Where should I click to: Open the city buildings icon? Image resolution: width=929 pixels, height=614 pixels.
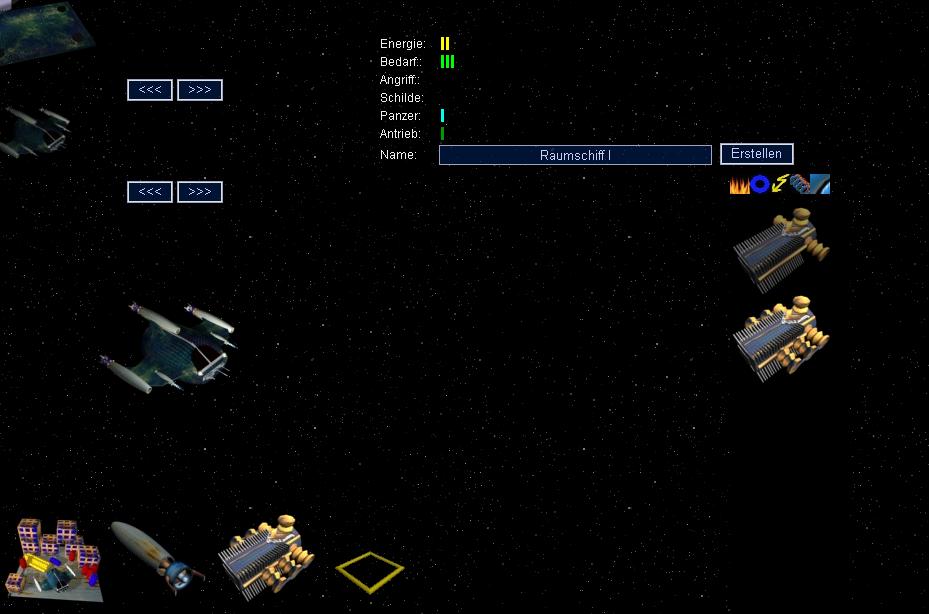coord(56,558)
